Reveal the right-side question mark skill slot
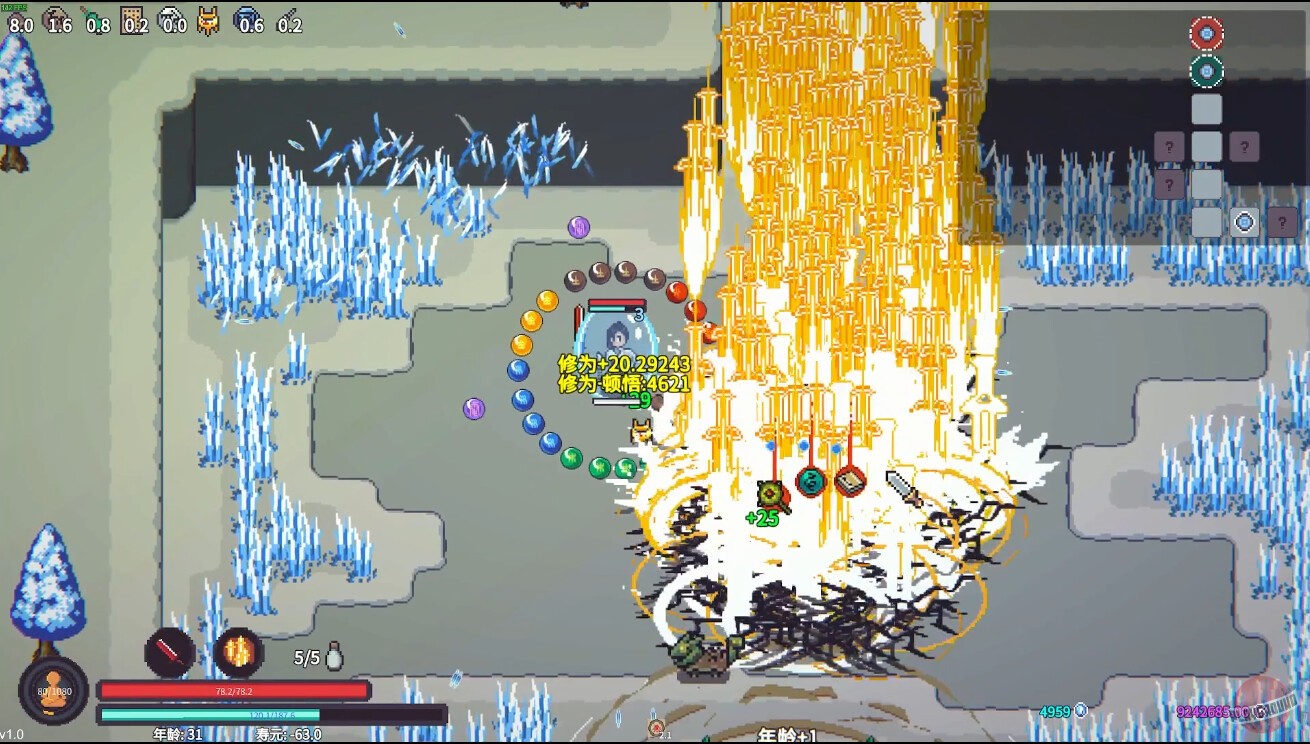 [x=1244, y=146]
